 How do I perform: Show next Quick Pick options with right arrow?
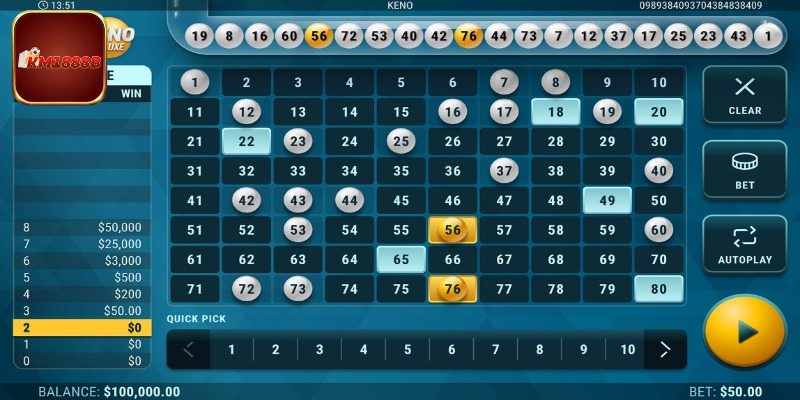click(664, 350)
